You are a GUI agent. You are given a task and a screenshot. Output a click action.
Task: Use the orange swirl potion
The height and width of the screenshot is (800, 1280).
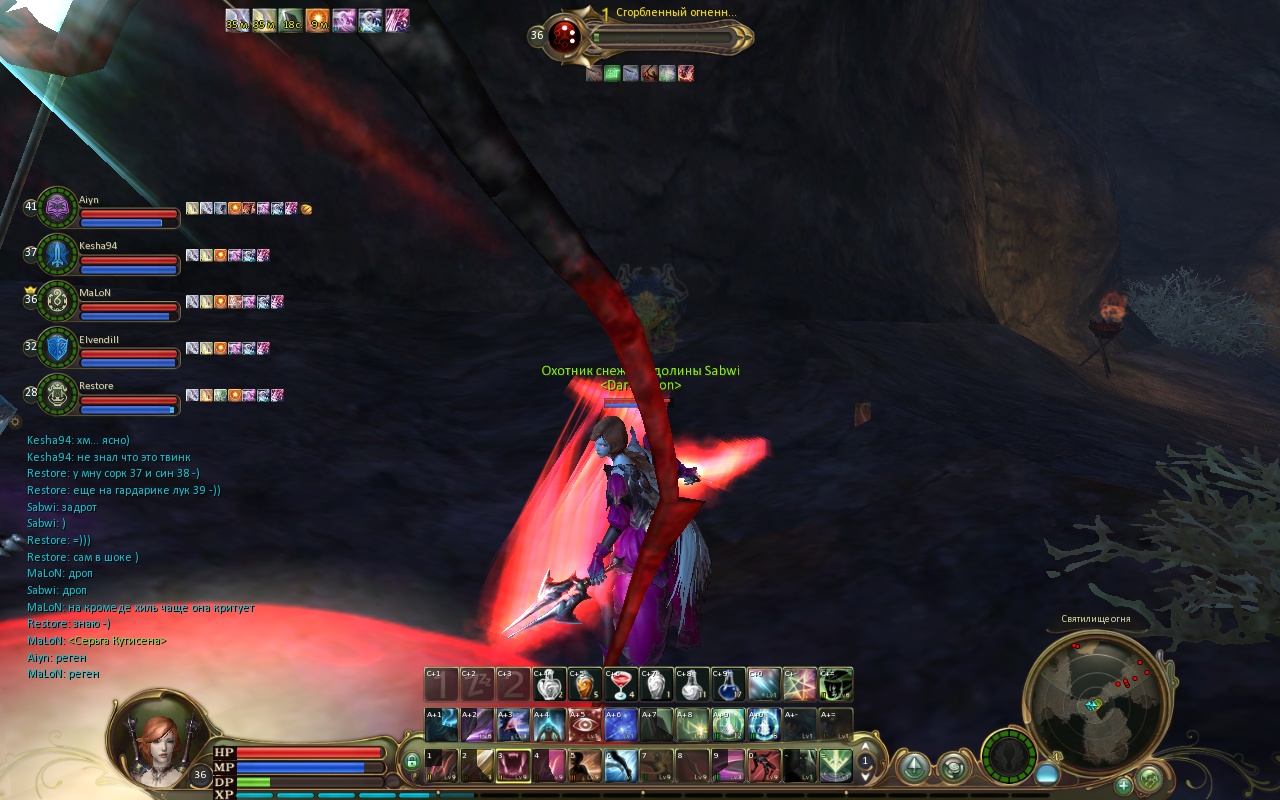(x=584, y=684)
